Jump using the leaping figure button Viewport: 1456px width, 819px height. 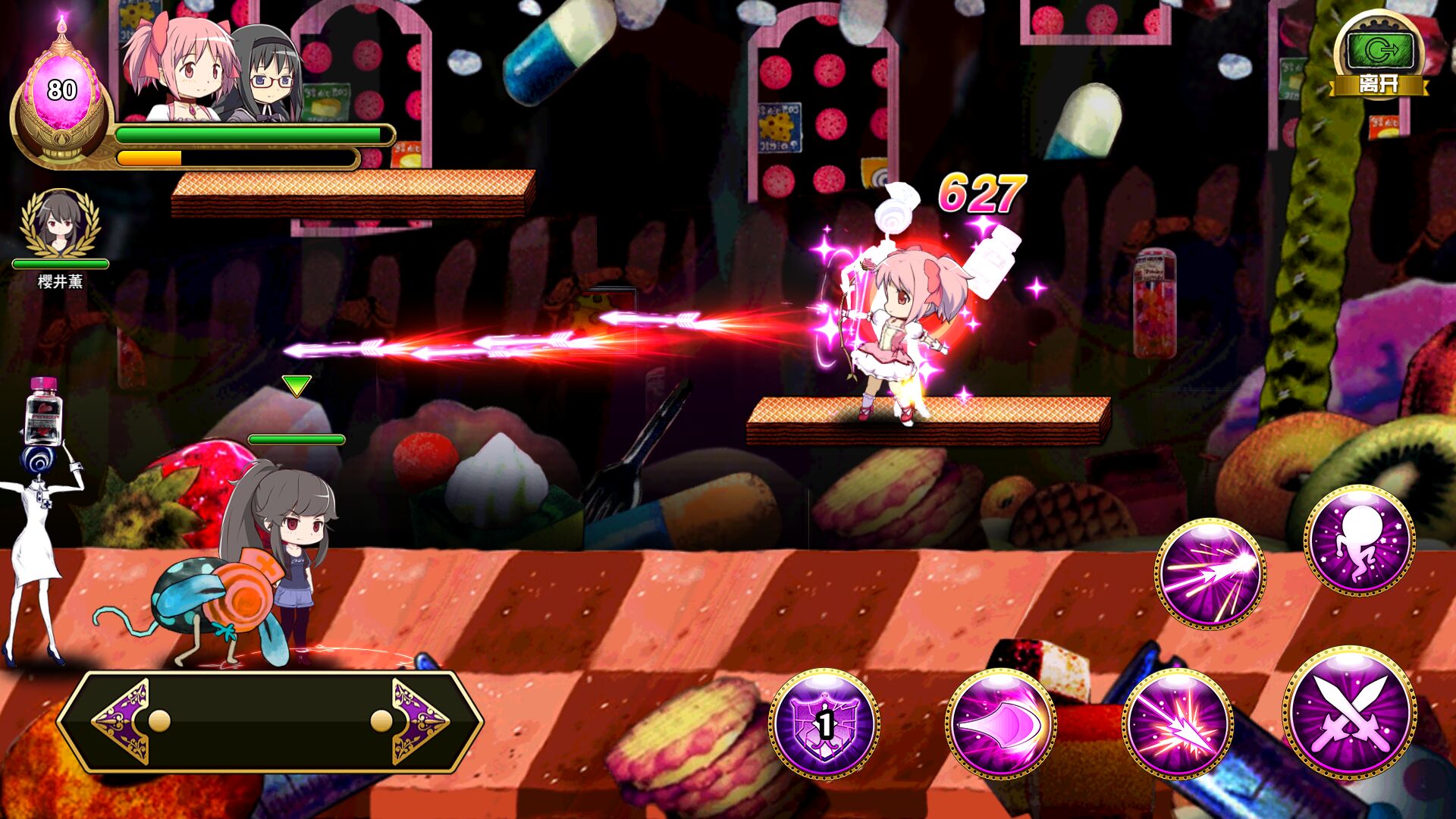(1359, 539)
